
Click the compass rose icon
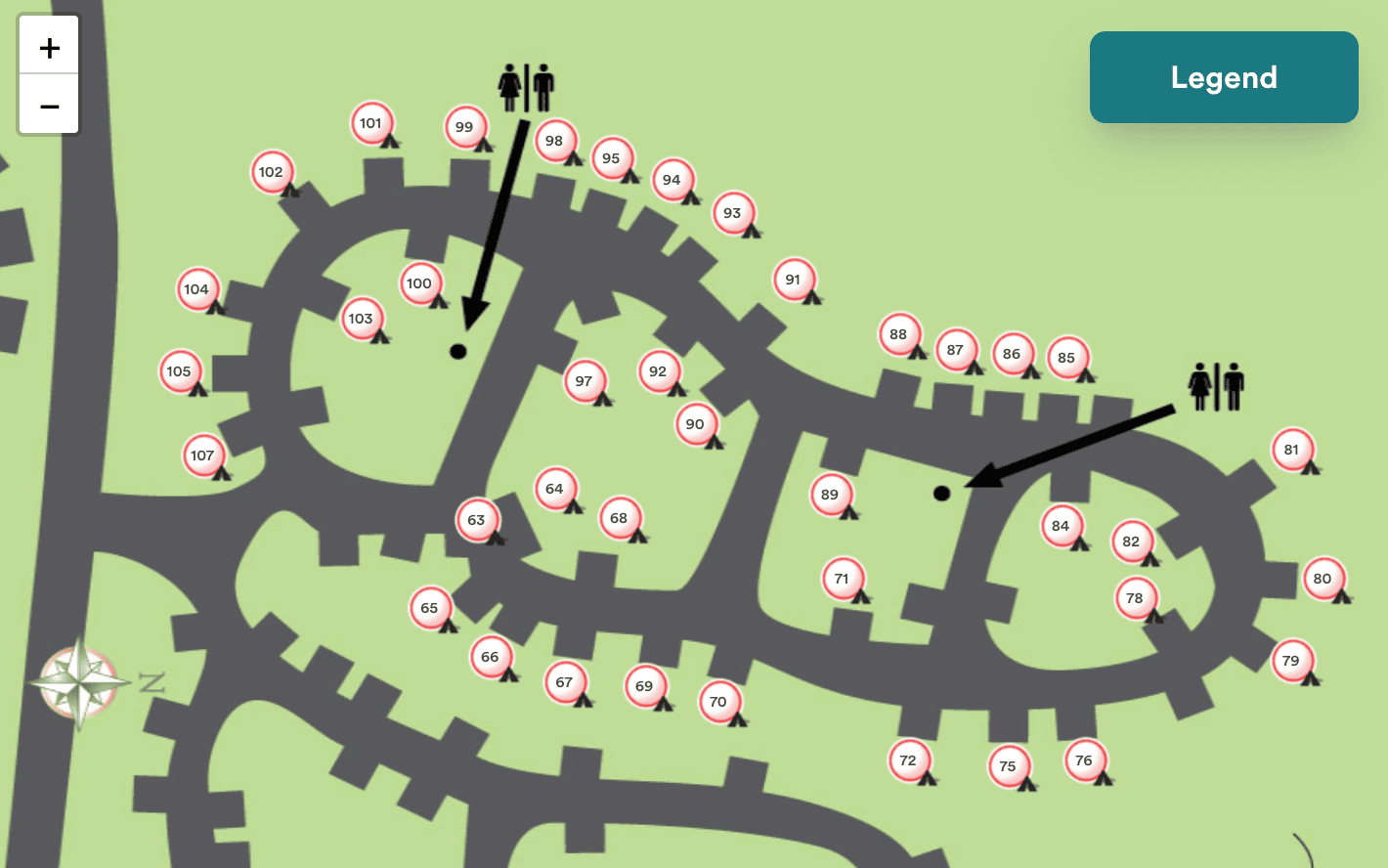[78, 681]
